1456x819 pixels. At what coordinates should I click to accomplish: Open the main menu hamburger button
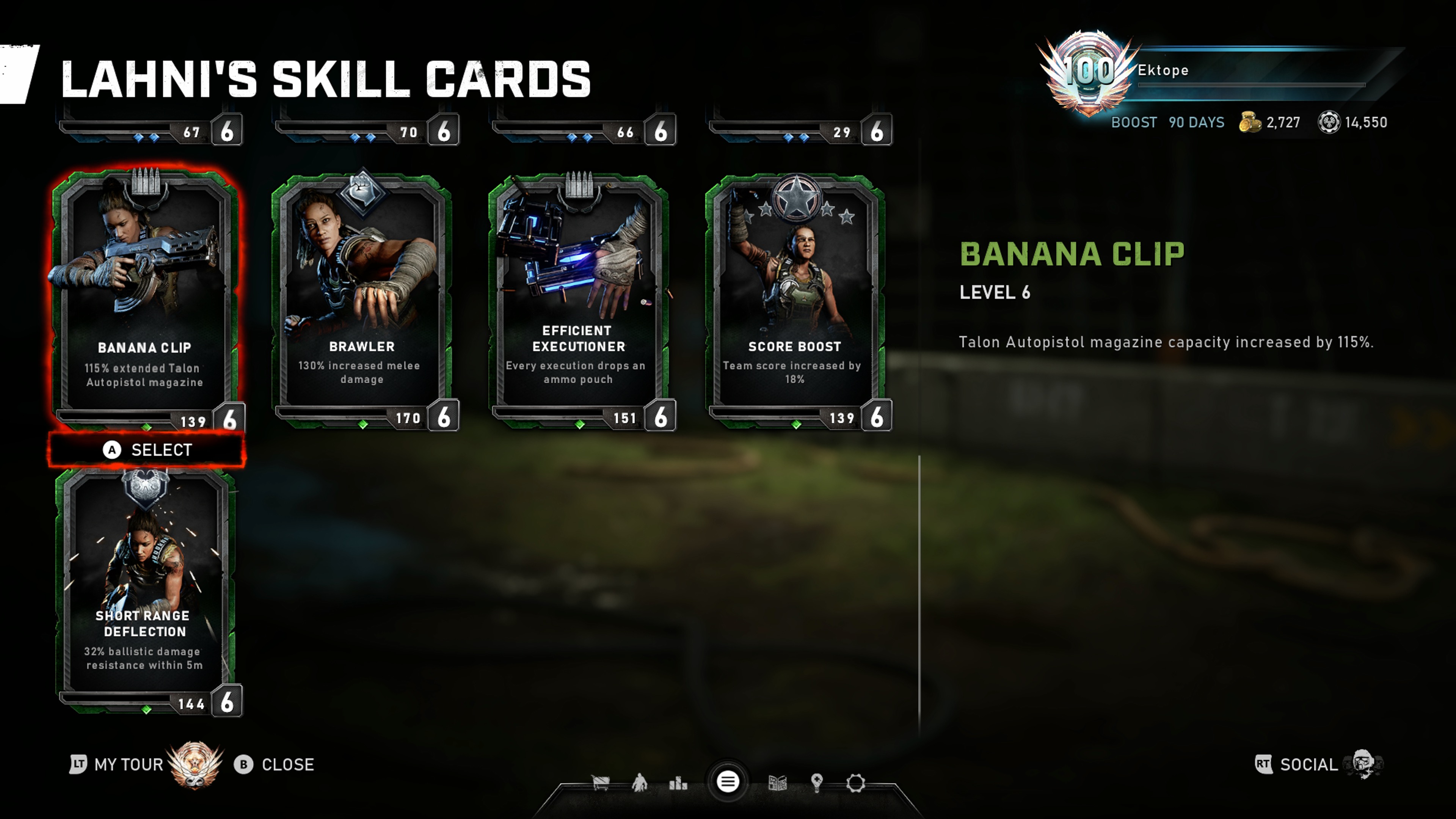728,782
